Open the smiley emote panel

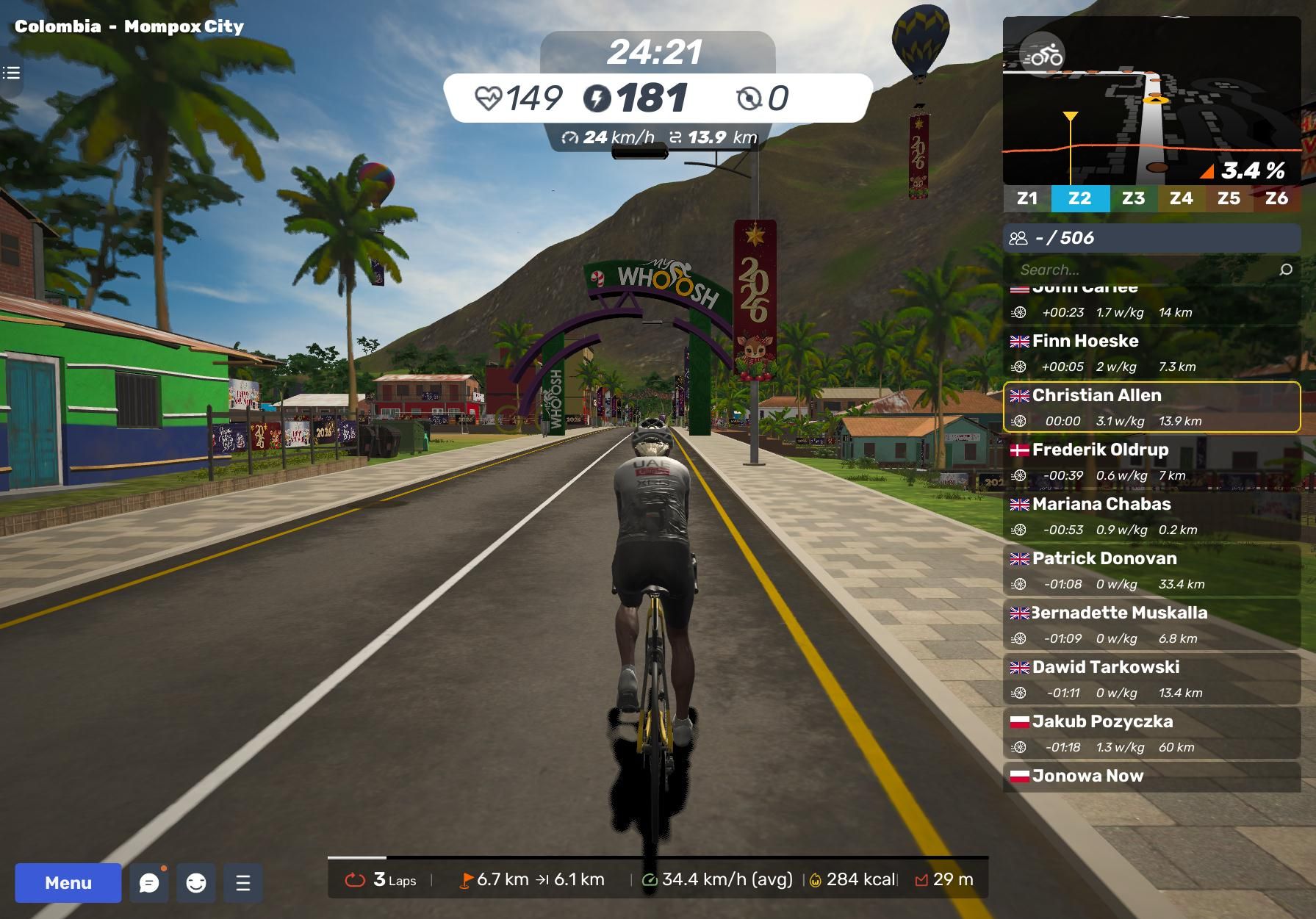(196, 882)
